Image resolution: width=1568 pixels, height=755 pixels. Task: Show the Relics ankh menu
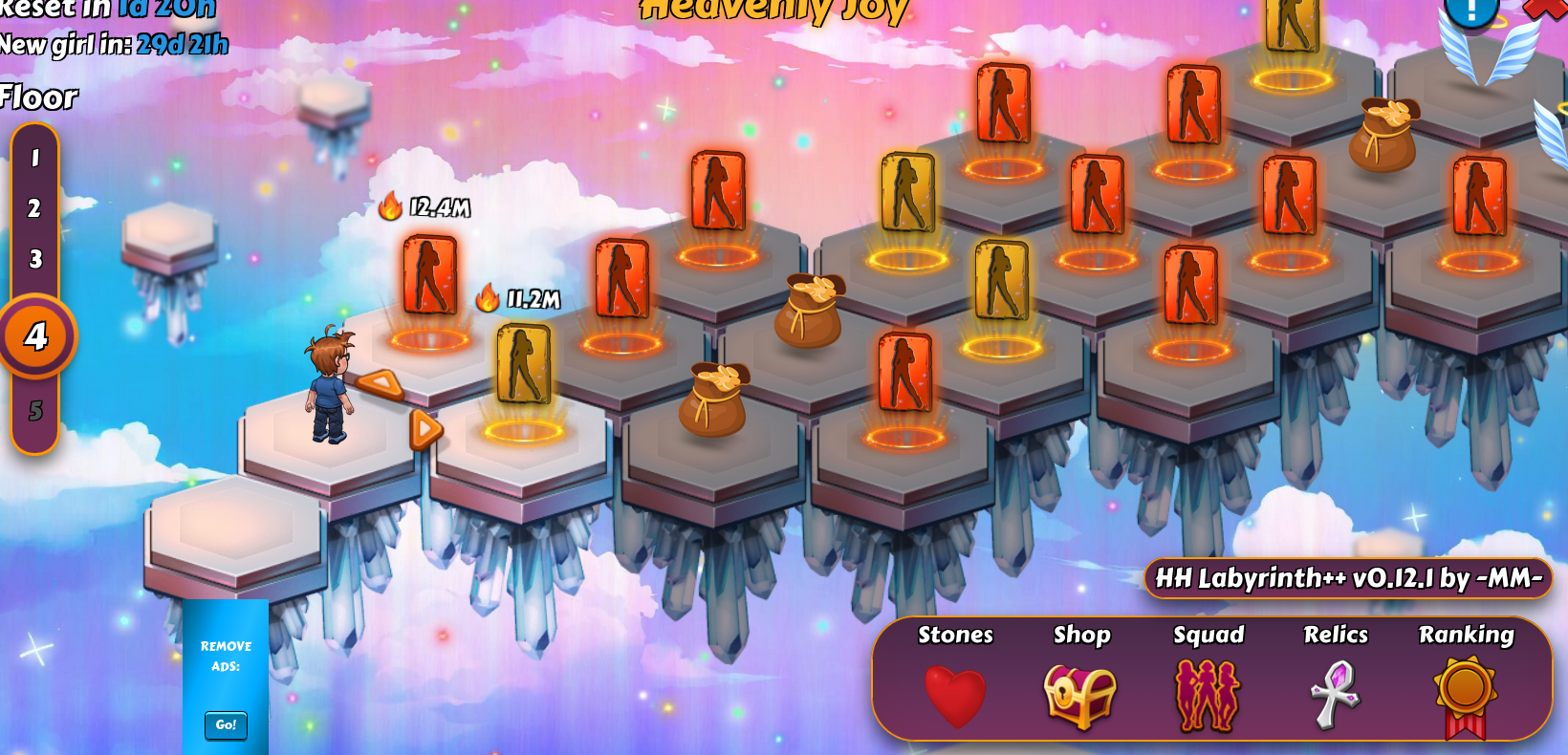[x=1335, y=694]
